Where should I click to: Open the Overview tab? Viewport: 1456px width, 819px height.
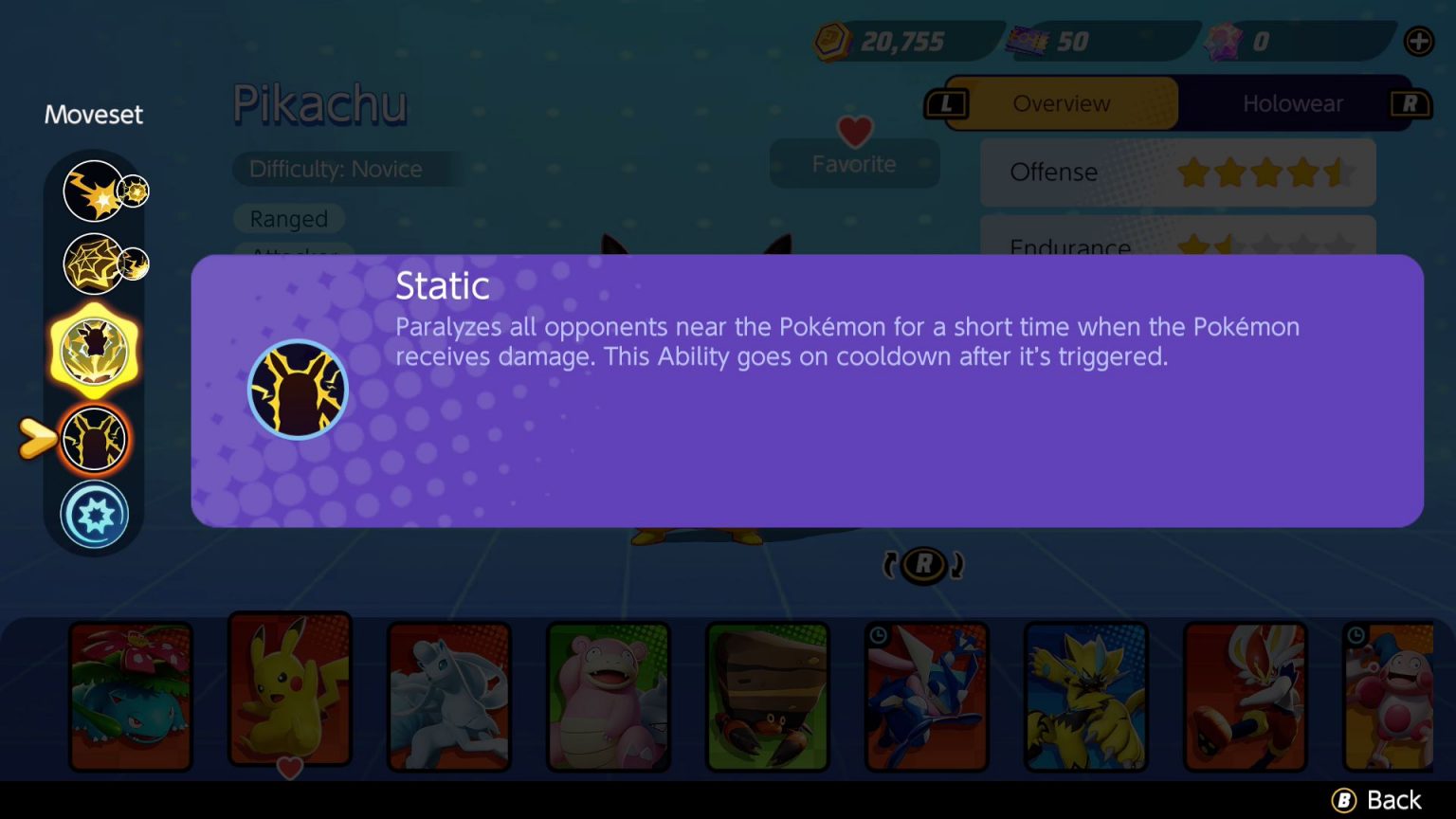click(1061, 103)
